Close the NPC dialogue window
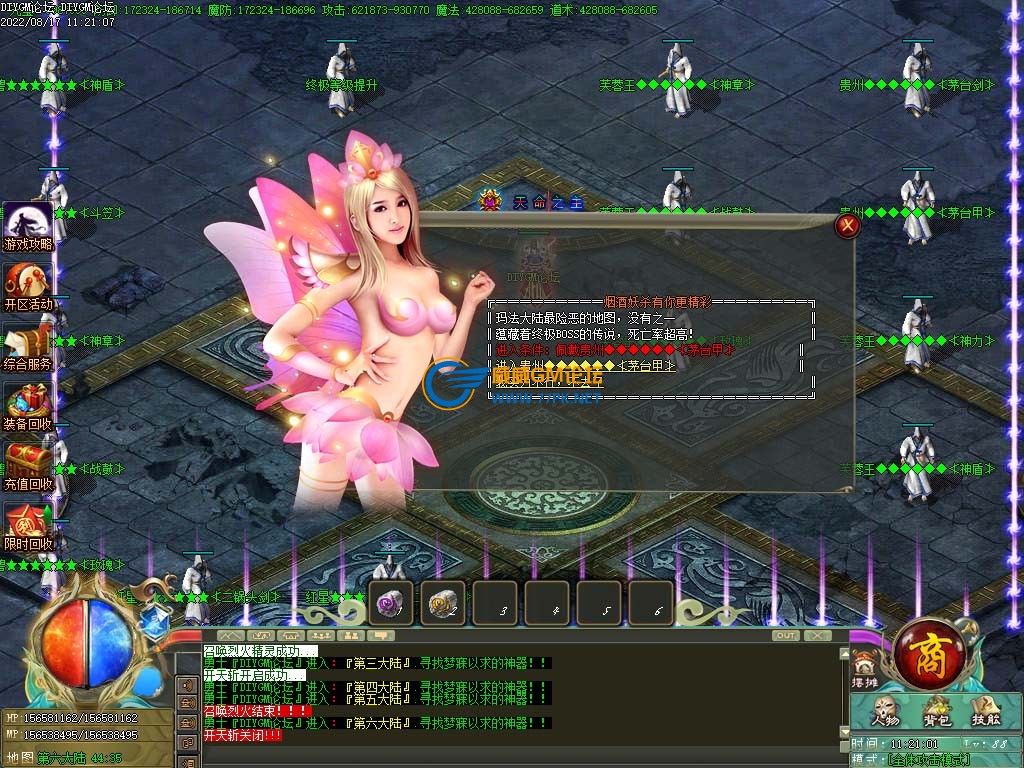The image size is (1024, 768). click(x=848, y=226)
